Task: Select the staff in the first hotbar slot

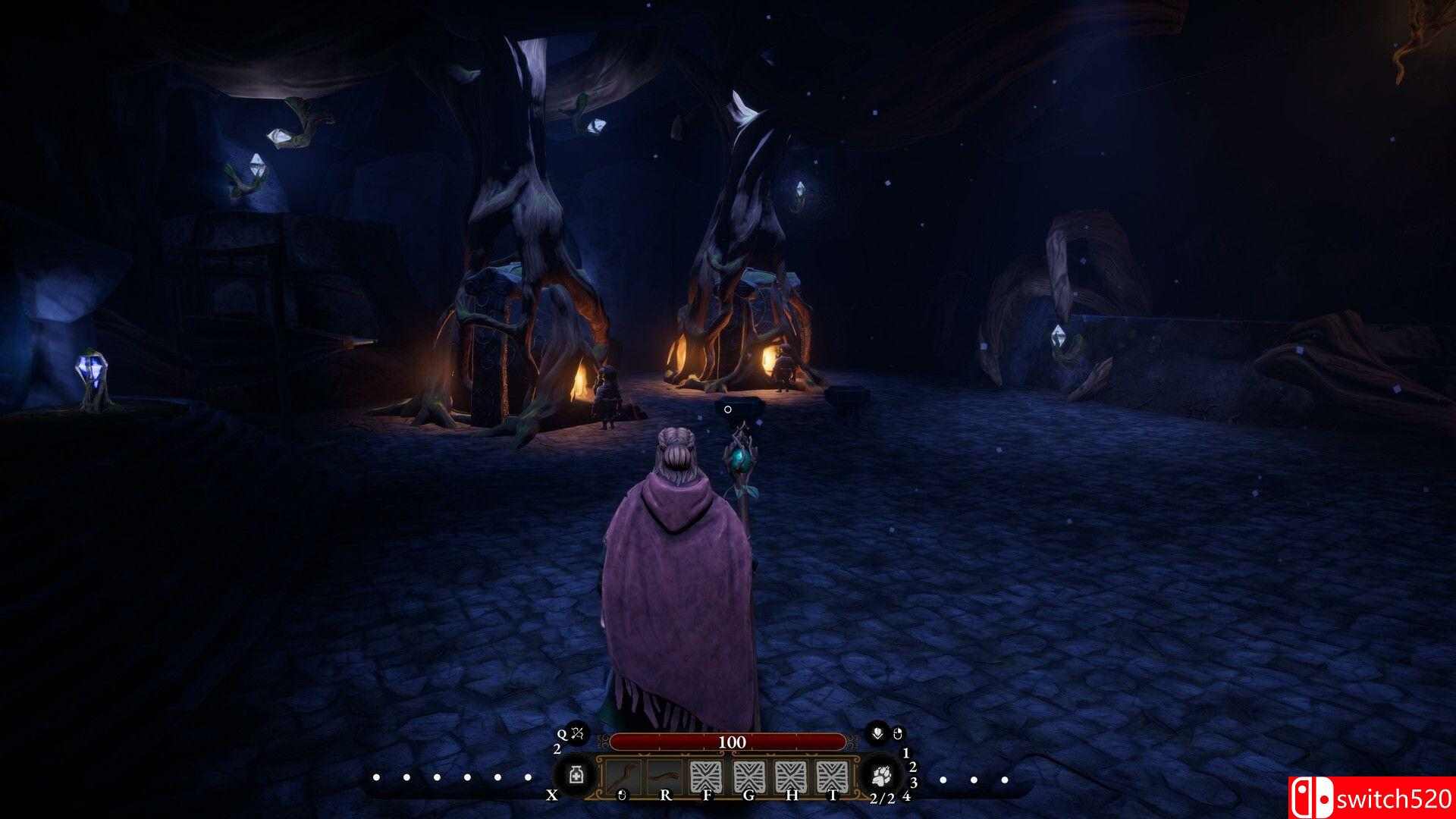Action: (623, 777)
